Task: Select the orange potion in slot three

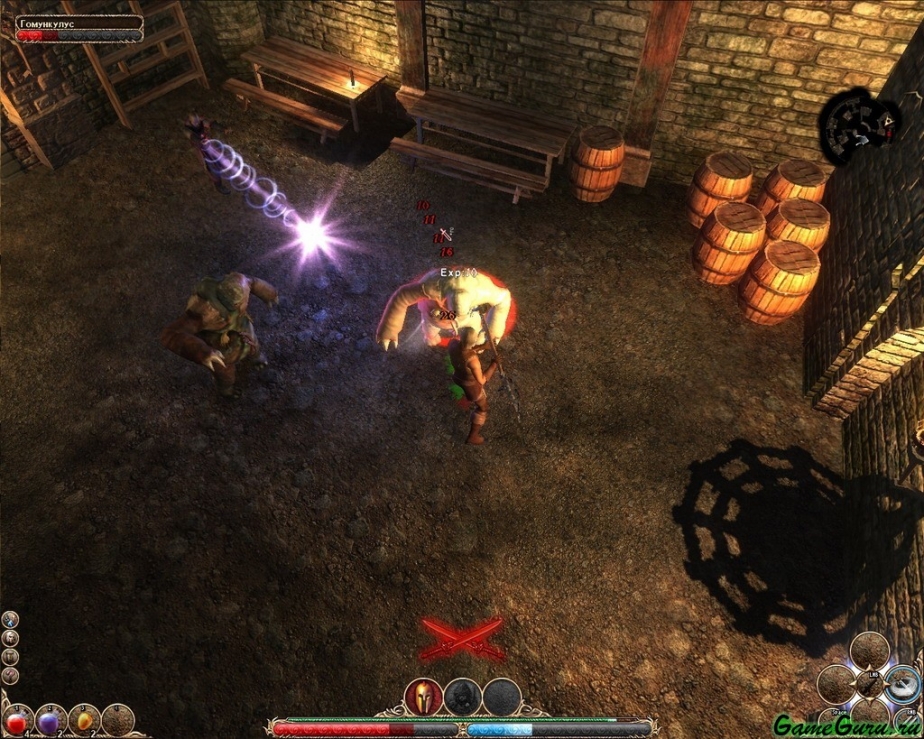Action: 85,720
